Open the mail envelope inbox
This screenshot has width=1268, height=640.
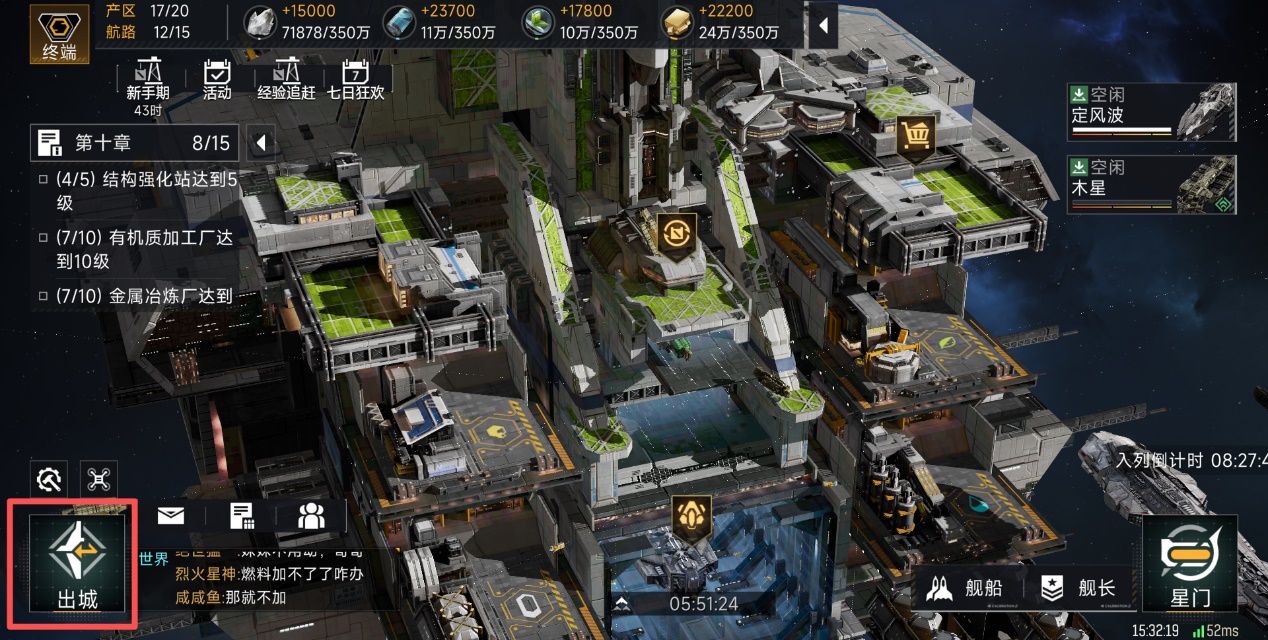click(x=171, y=516)
